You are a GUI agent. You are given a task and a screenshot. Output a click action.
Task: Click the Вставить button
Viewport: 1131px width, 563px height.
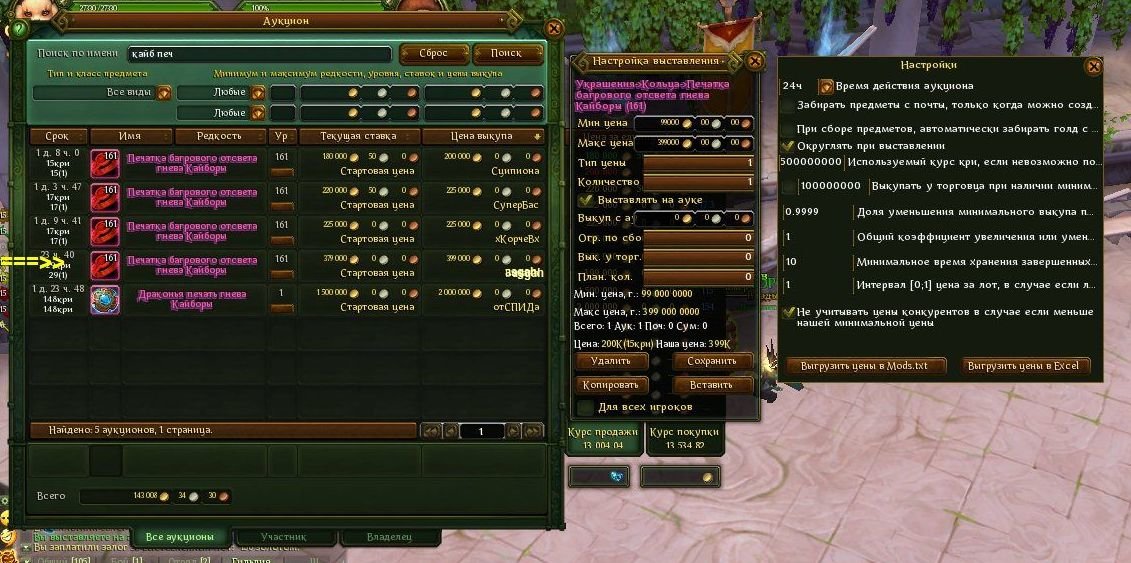pyautogui.click(x=712, y=385)
